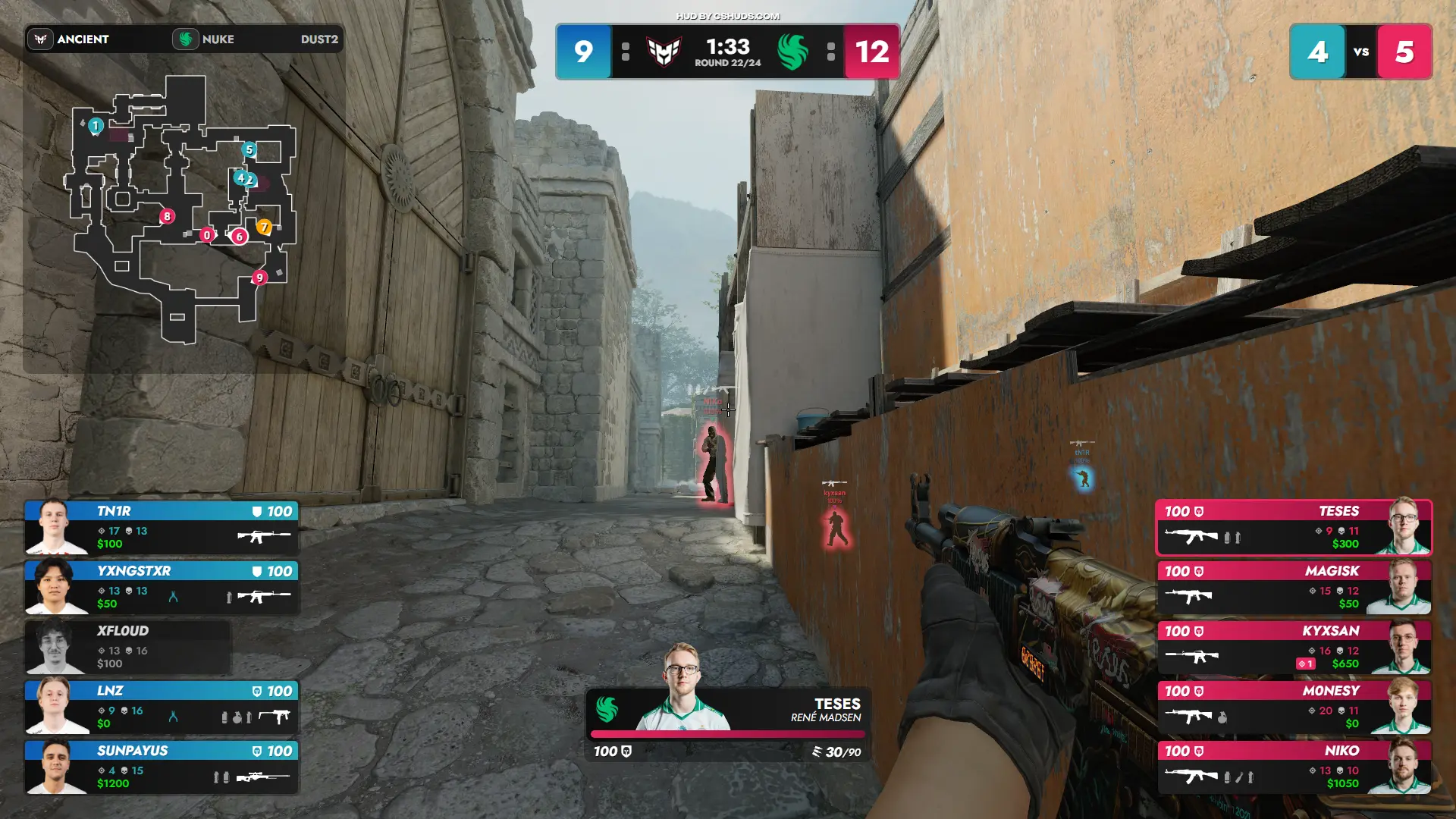Switch view to KYXSAN's card

[1294, 647]
